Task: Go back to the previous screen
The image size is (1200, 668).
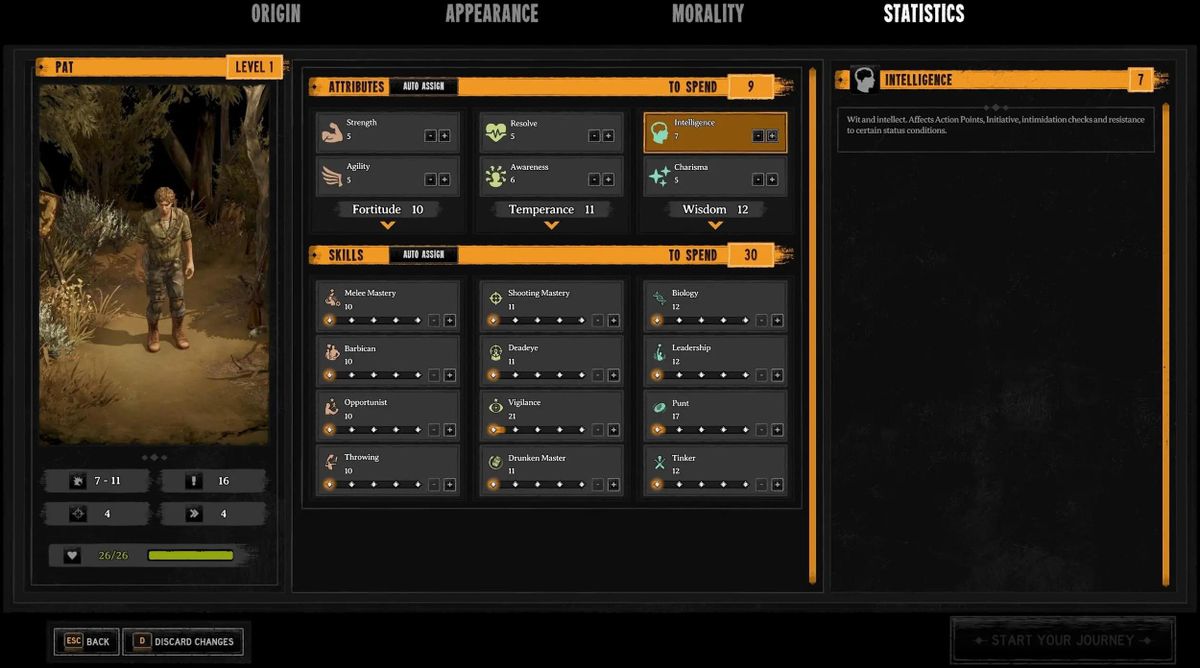Action: tap(87, 642)
